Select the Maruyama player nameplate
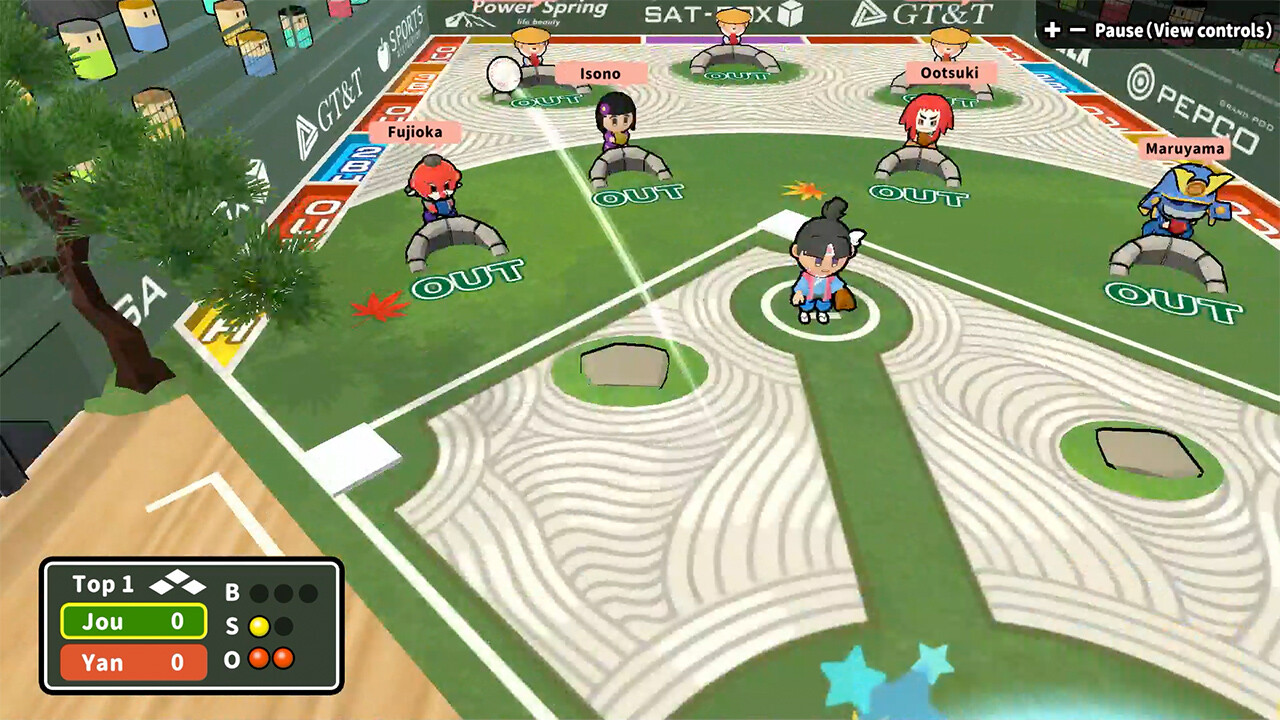 [x=1183, y=148]
